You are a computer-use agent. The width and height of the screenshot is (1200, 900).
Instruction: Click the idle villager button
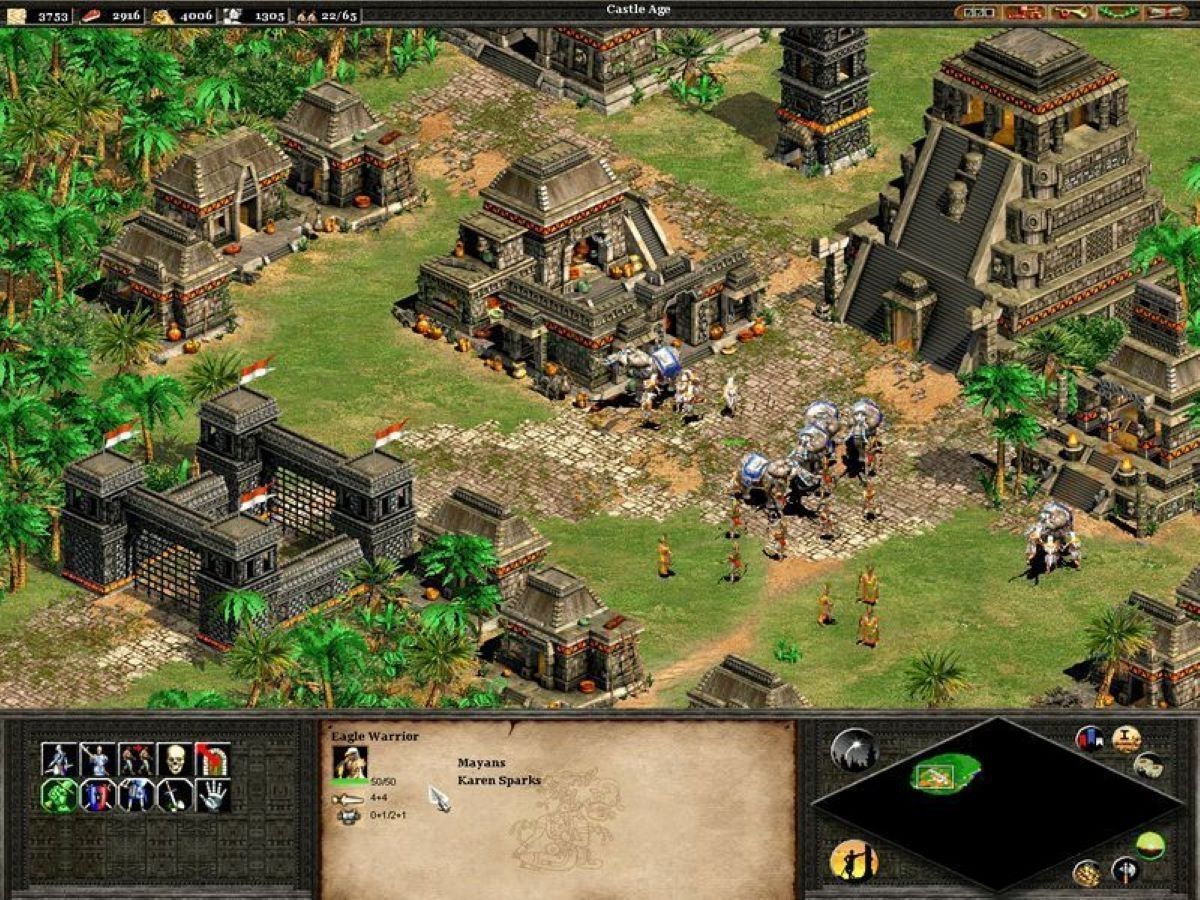pos(853,860)
